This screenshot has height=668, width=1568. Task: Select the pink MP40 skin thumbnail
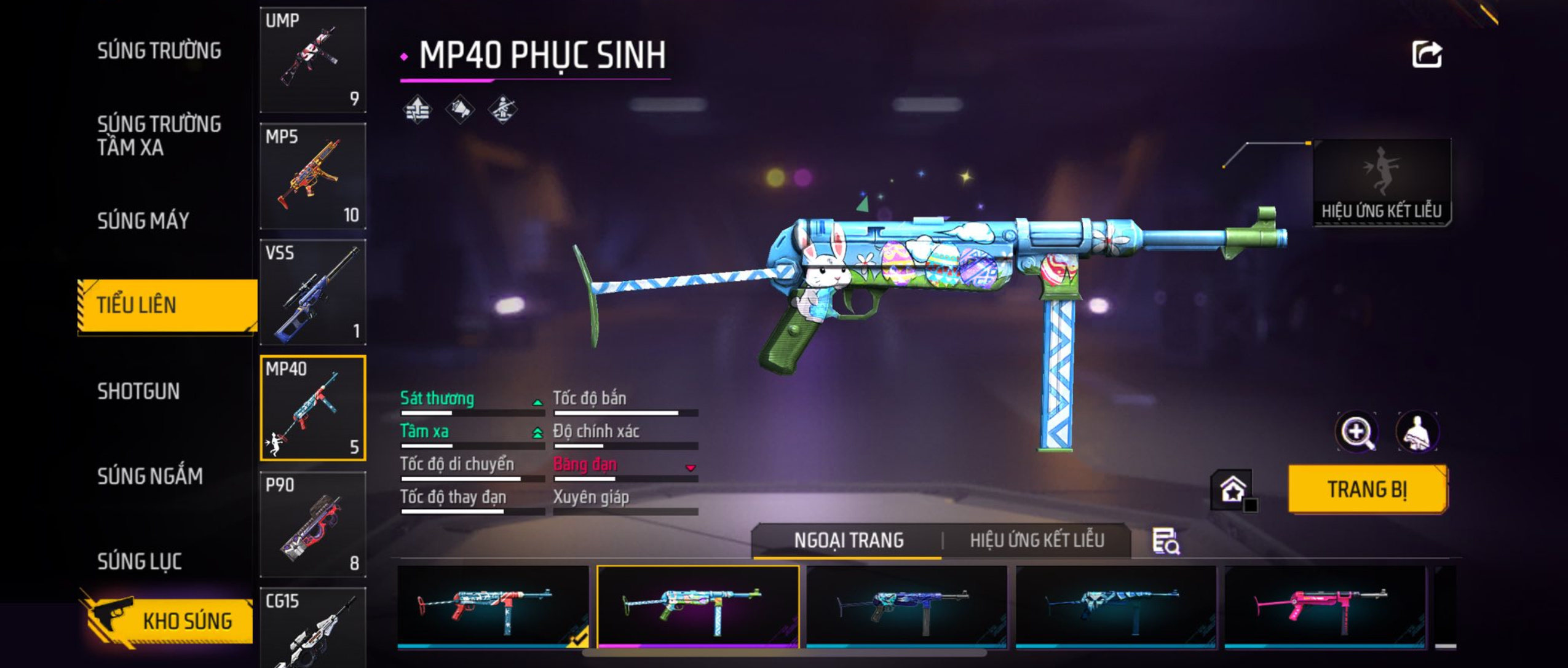tap(1324, 607)
